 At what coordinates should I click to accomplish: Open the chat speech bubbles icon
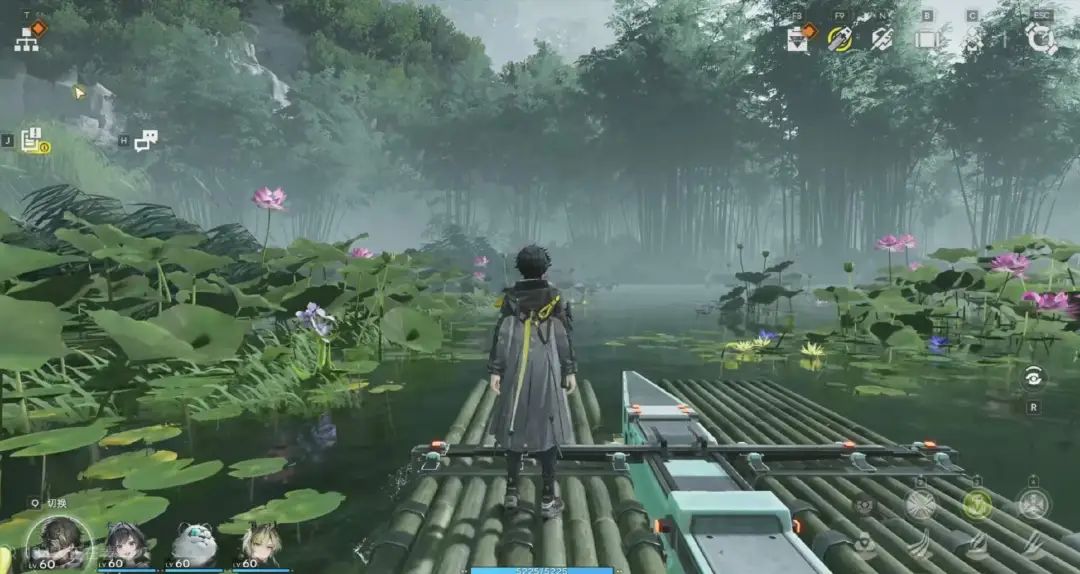click(x=146, y=141)
